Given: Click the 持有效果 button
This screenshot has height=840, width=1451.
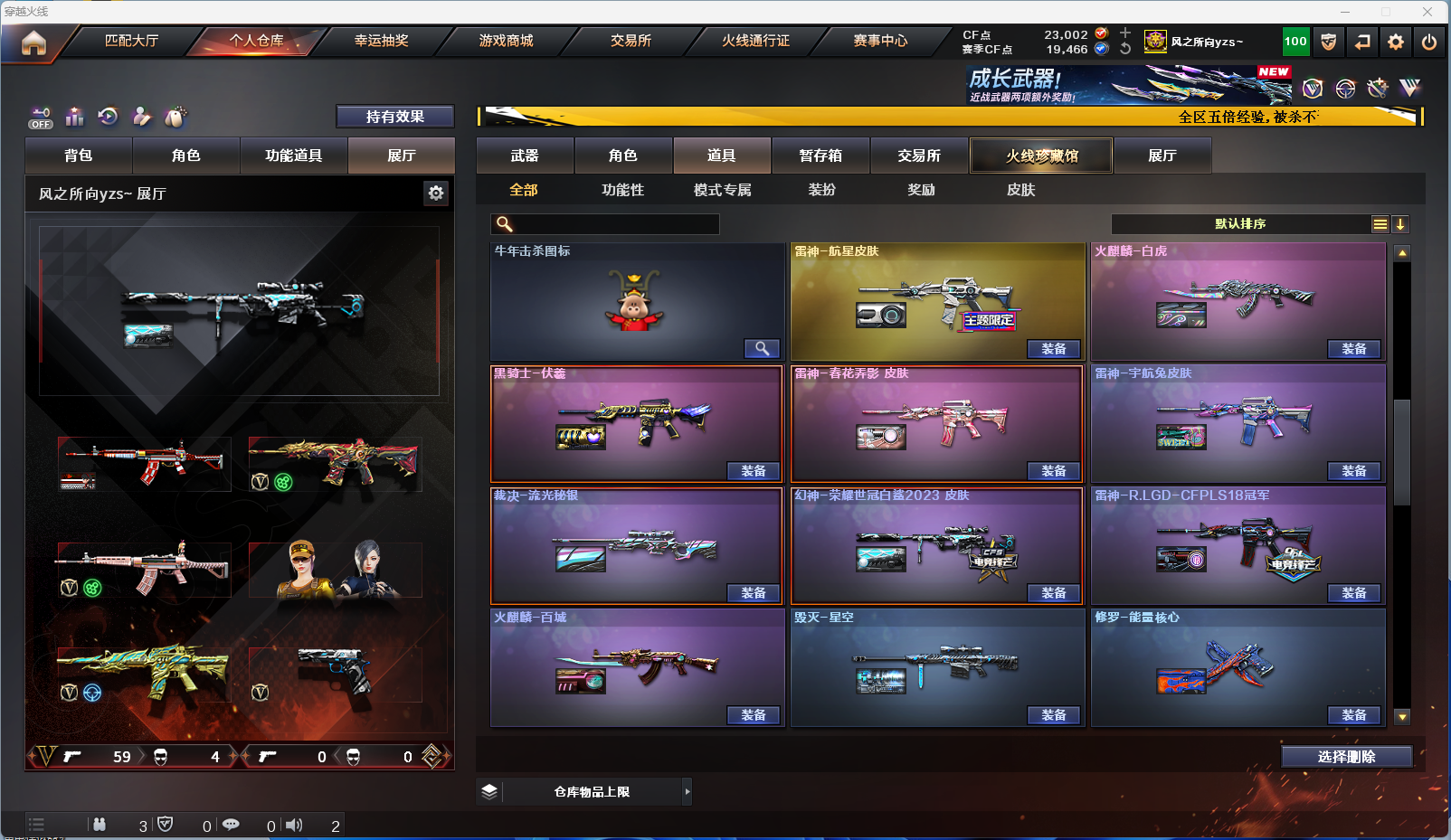Looking at the screenshot, I should [394, 117].
